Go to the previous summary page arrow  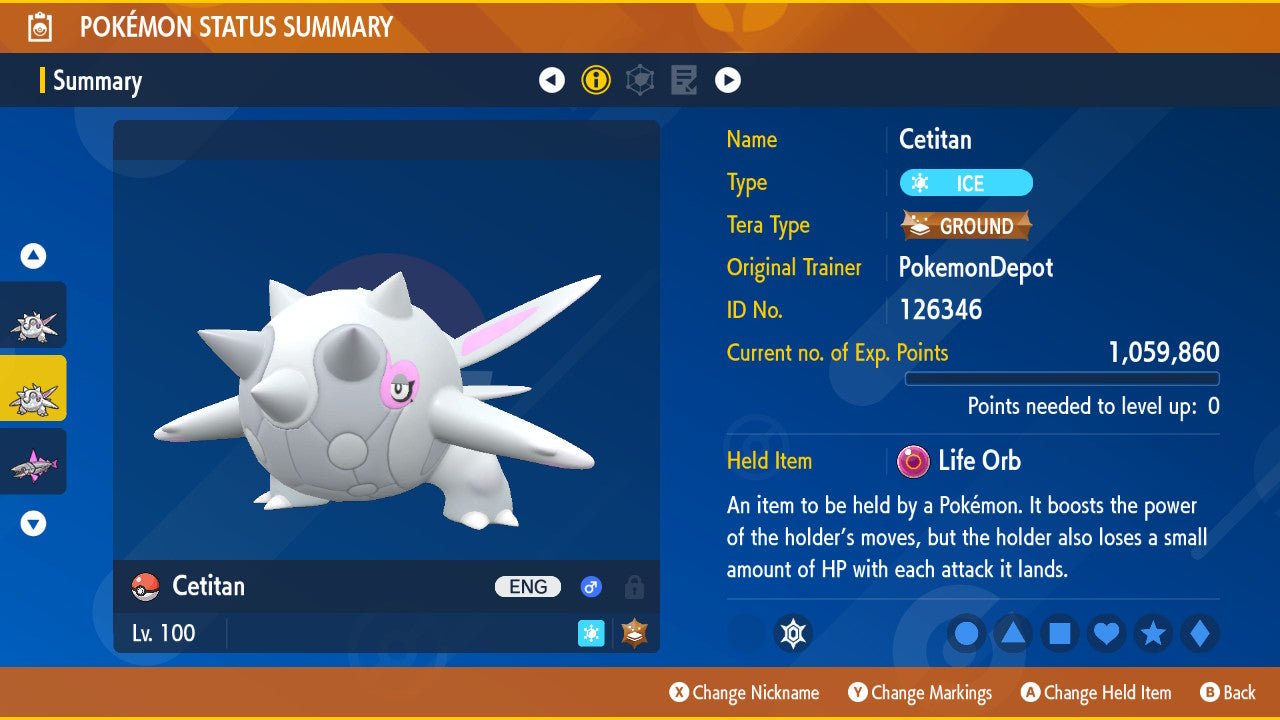point(552,80)
